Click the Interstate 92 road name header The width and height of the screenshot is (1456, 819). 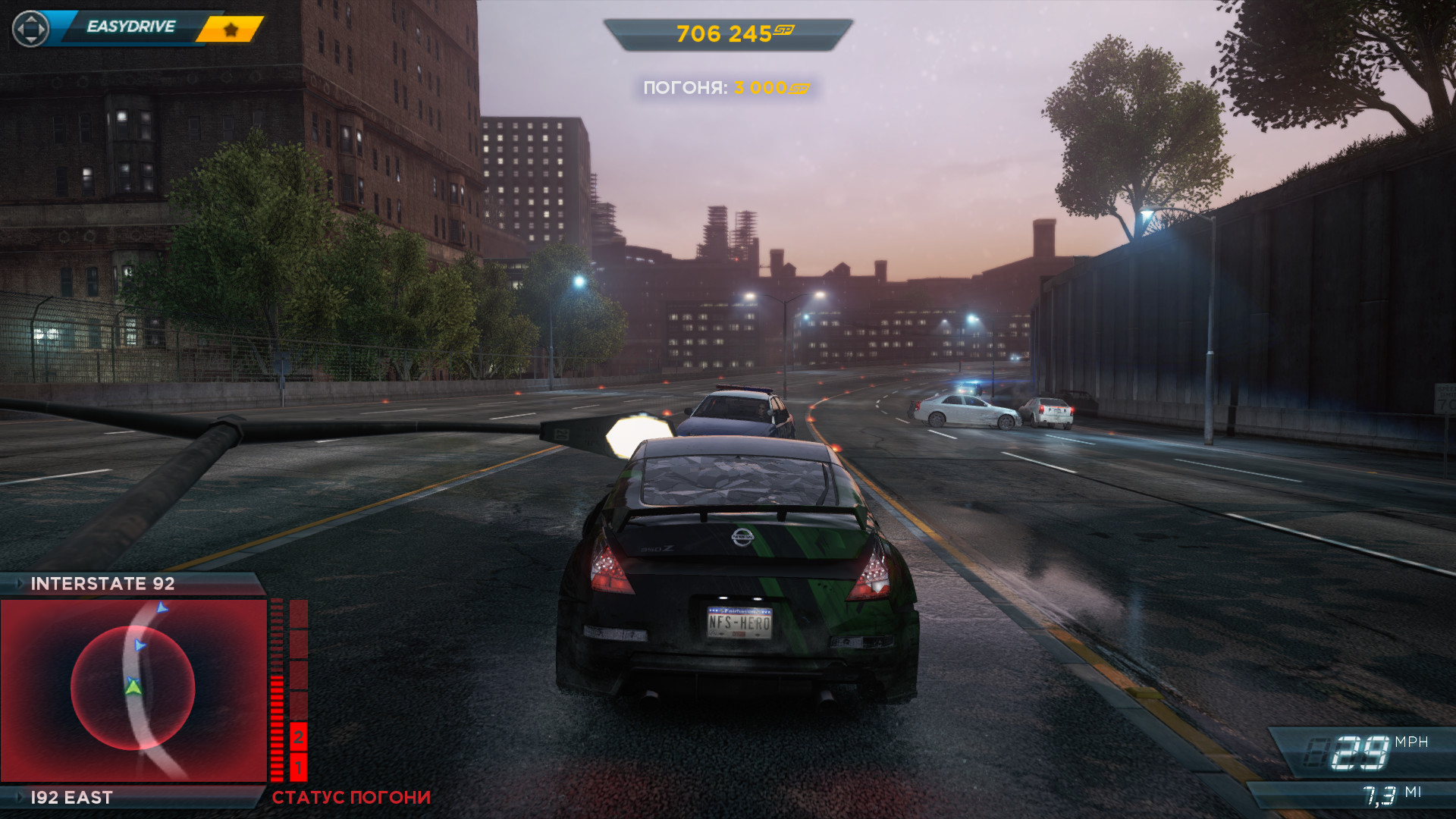102,583
